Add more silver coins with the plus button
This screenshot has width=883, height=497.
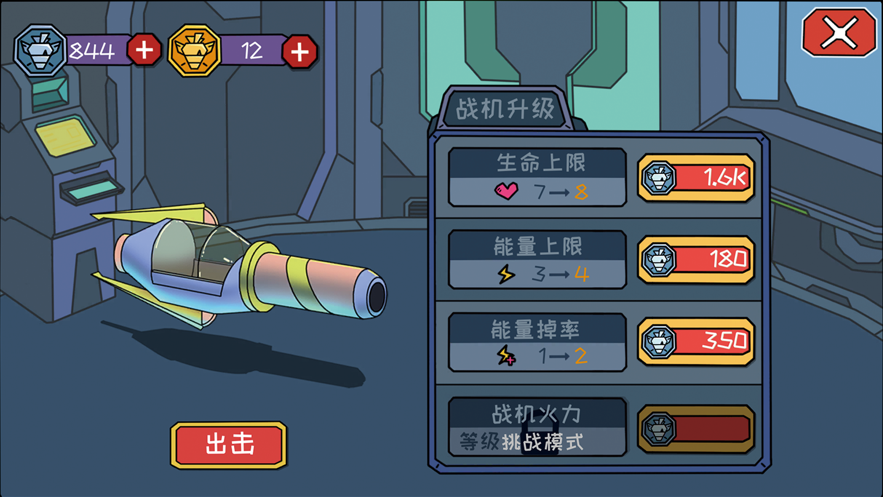pyautogui.click(x=144, y=49)
